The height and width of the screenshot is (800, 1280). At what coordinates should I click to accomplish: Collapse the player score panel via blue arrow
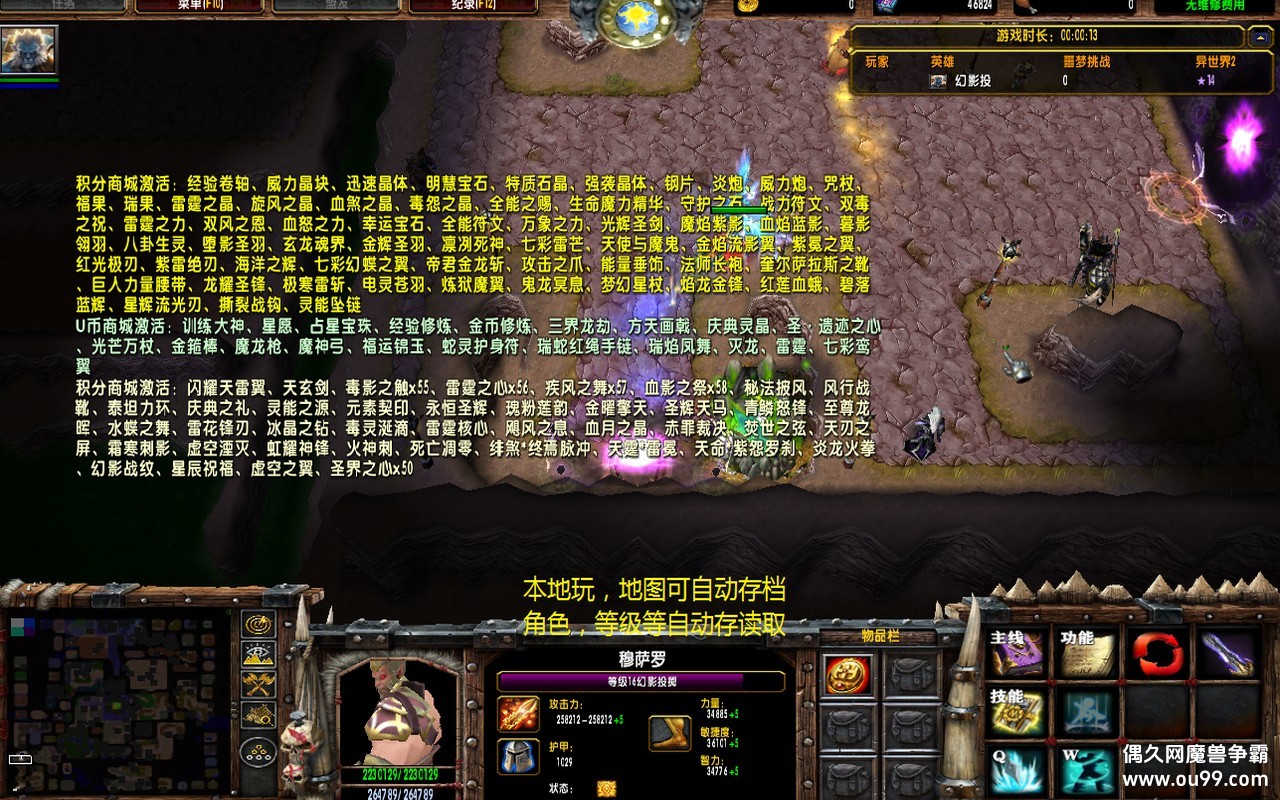tap(1260, 38)
